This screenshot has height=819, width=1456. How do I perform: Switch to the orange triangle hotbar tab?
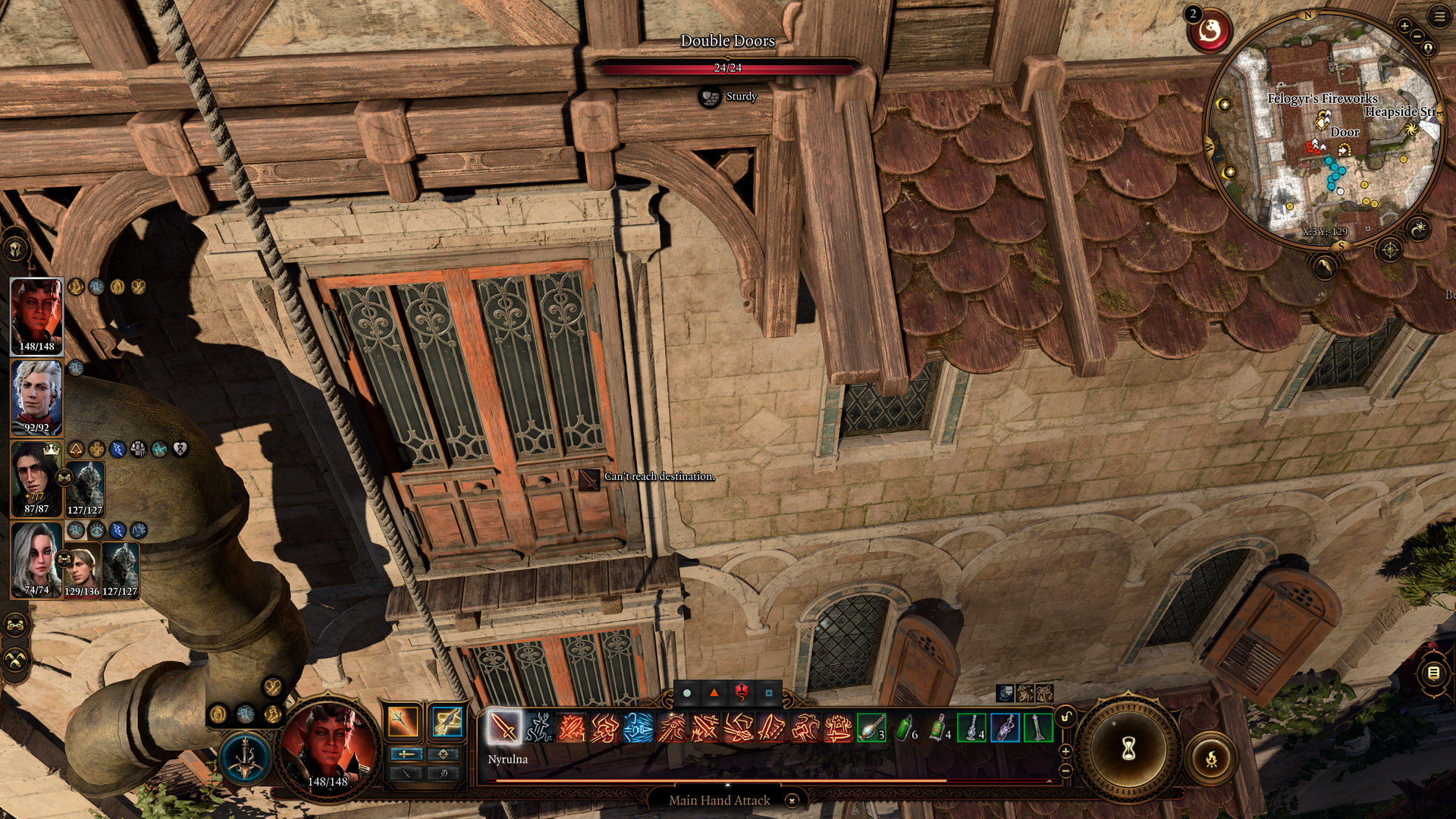coord(714,692)
